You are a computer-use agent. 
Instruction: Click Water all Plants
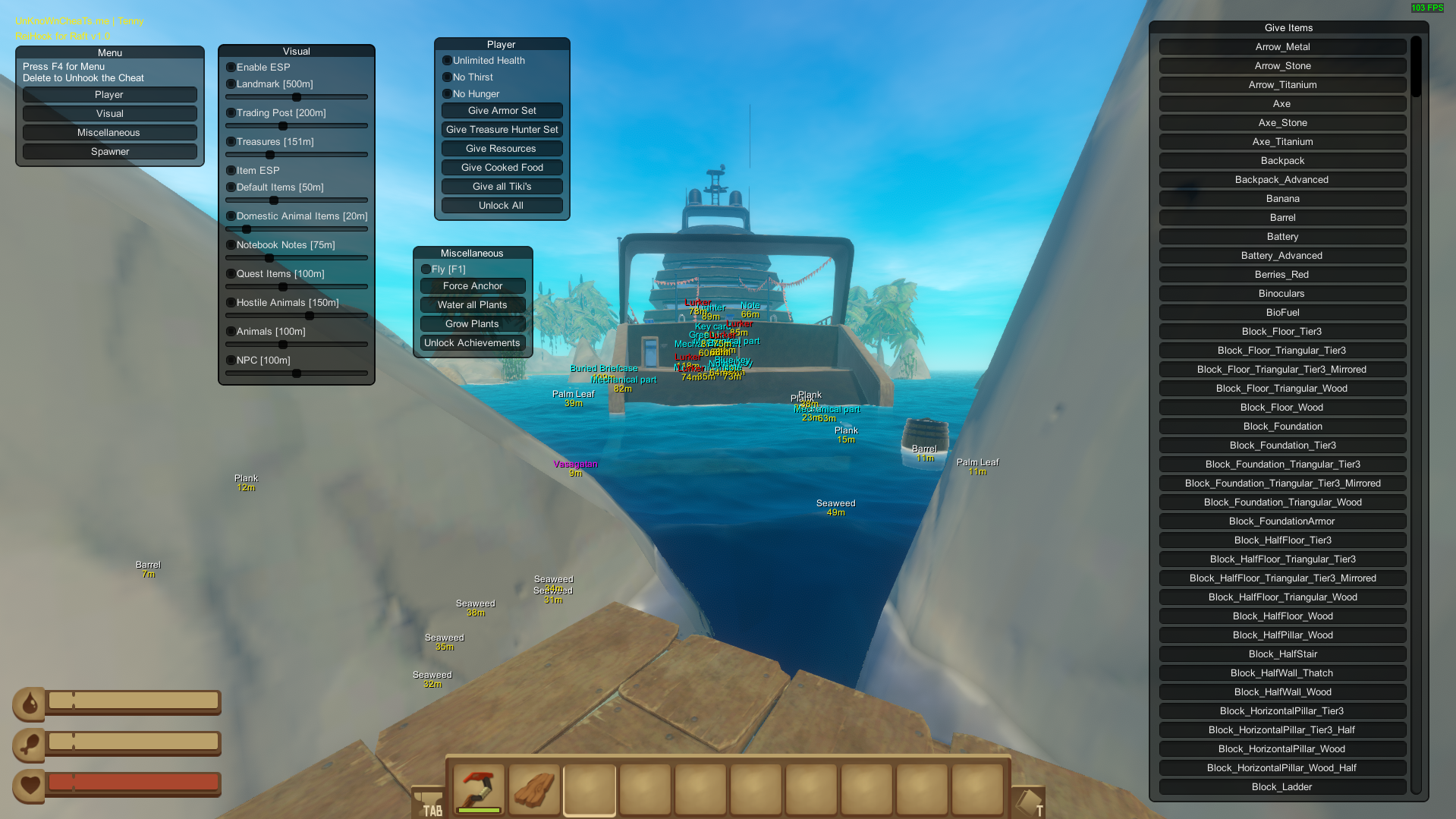(x=472, y=305)
